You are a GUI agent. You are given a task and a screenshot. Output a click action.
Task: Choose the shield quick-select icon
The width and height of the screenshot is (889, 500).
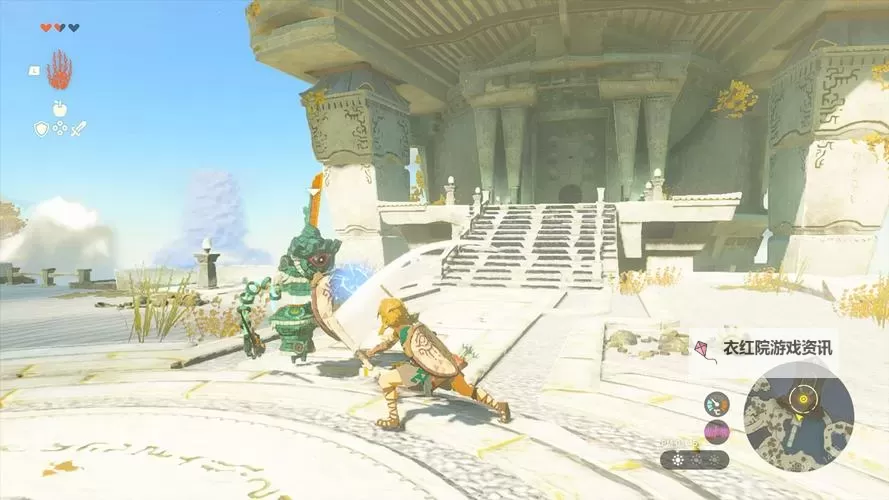(41, 128)
